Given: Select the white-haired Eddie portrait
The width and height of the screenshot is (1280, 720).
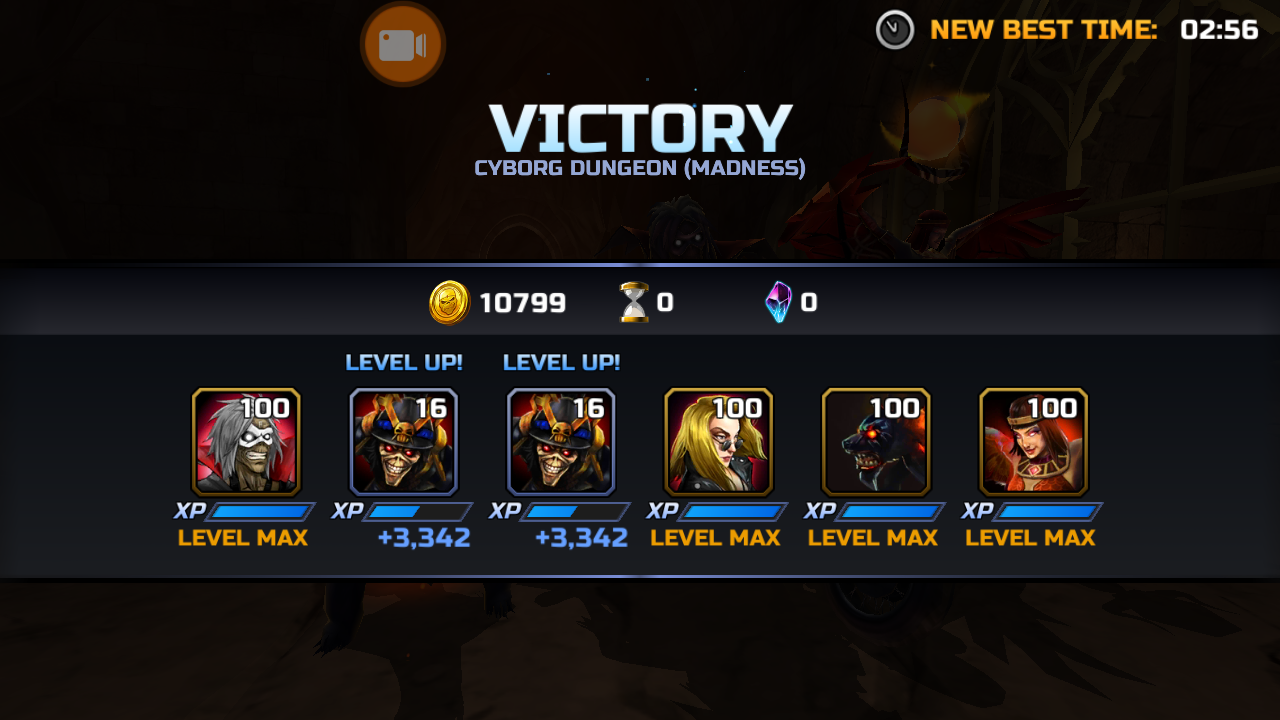Looking at the screenshot, I should (x=246, y=442).
